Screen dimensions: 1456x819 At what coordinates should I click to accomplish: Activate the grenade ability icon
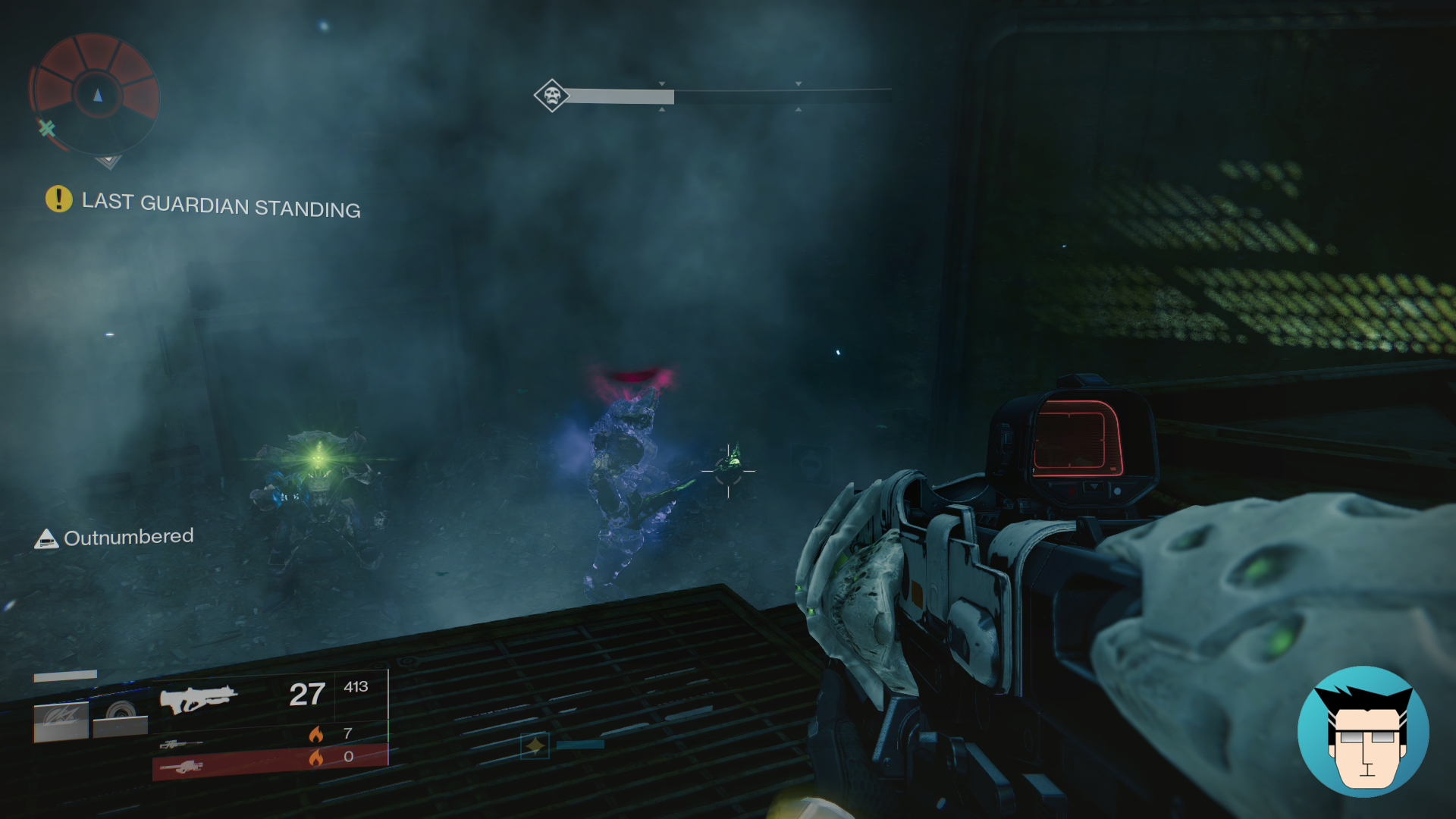coord(61,720)
